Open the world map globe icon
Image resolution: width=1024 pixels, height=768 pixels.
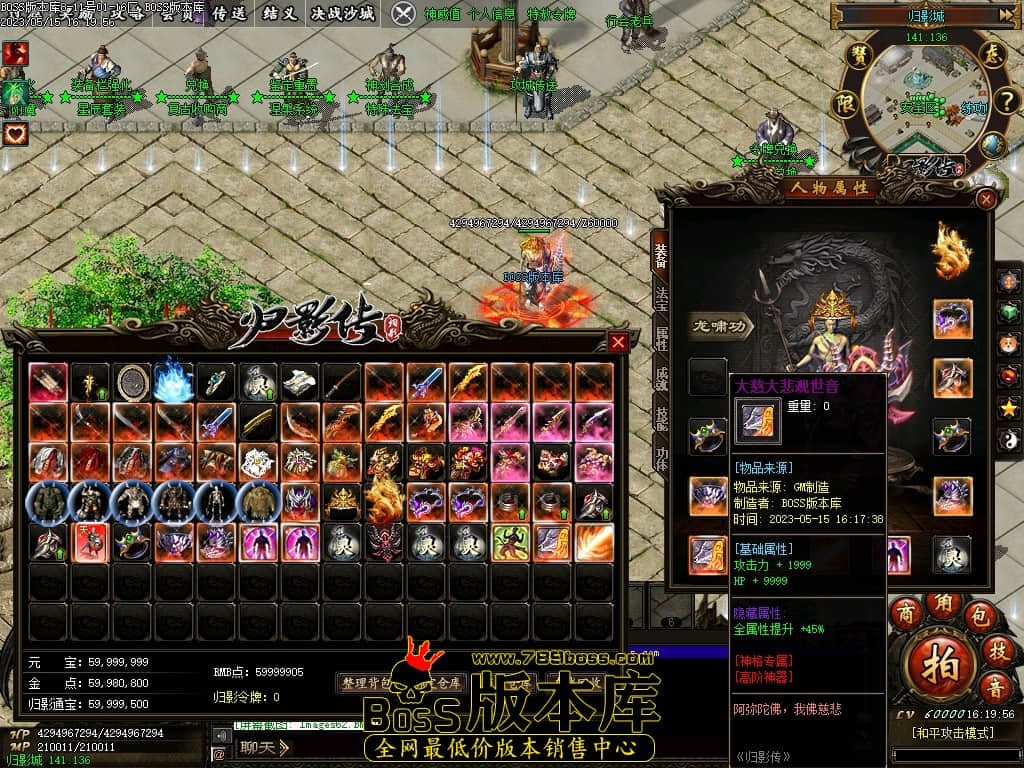991,146
